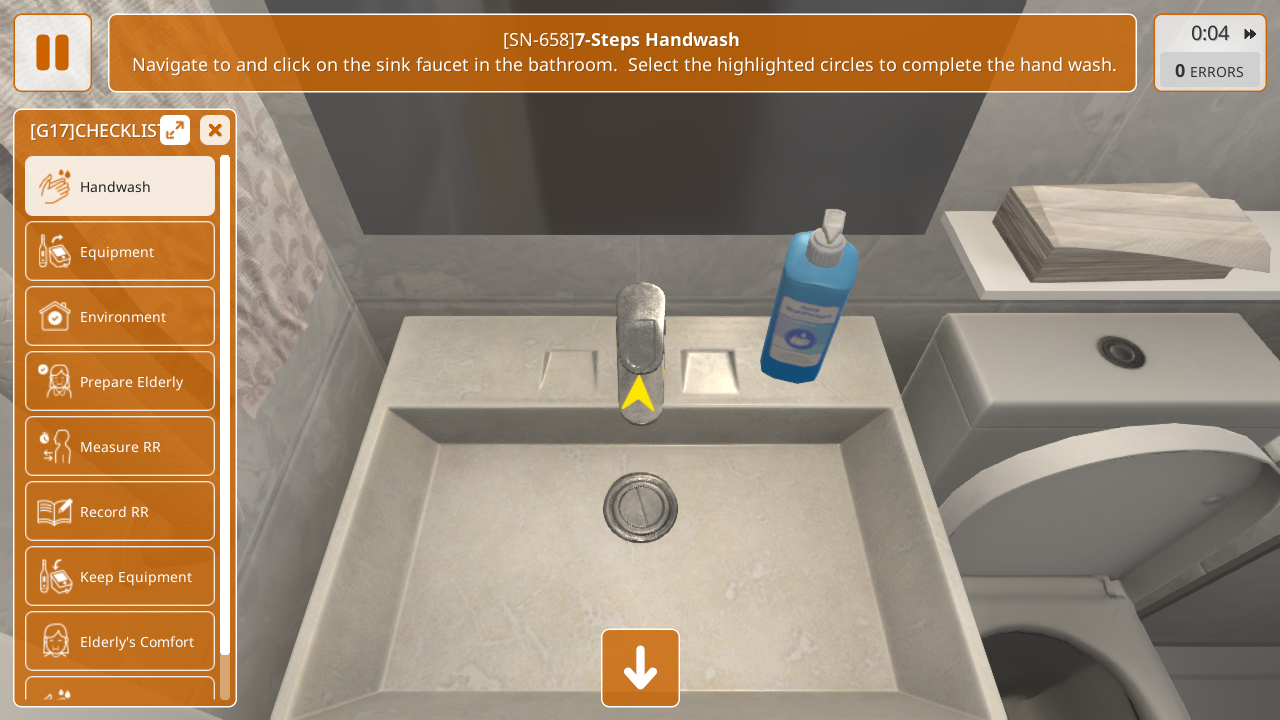Screen dimensions: 1280x720
Task: Expand the checklist panel
Action: [x=175, y=130]
